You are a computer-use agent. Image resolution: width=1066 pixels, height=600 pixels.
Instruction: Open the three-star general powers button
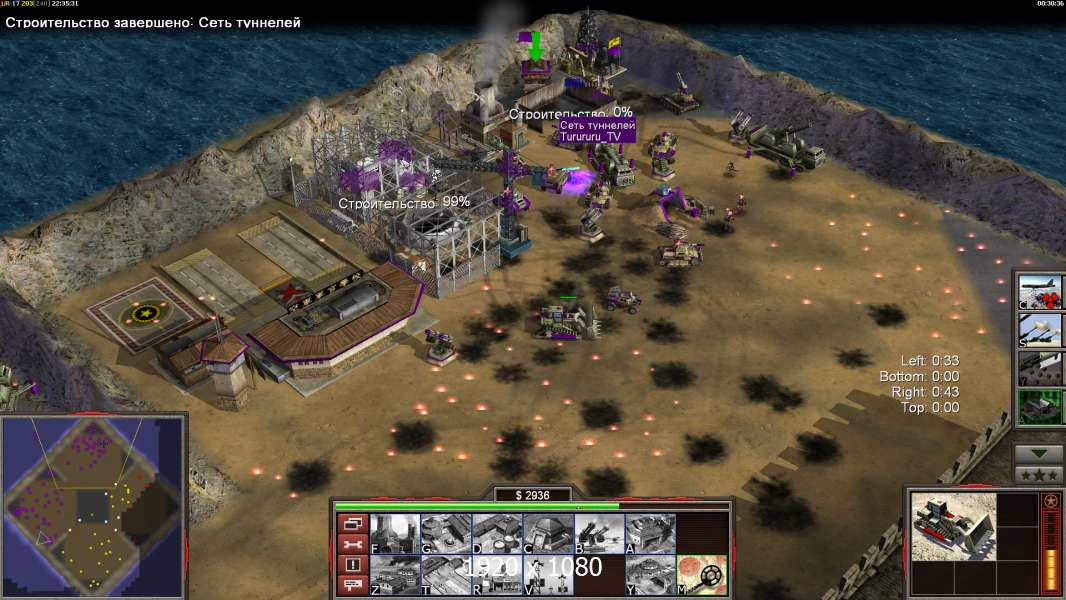(1039, 475)
